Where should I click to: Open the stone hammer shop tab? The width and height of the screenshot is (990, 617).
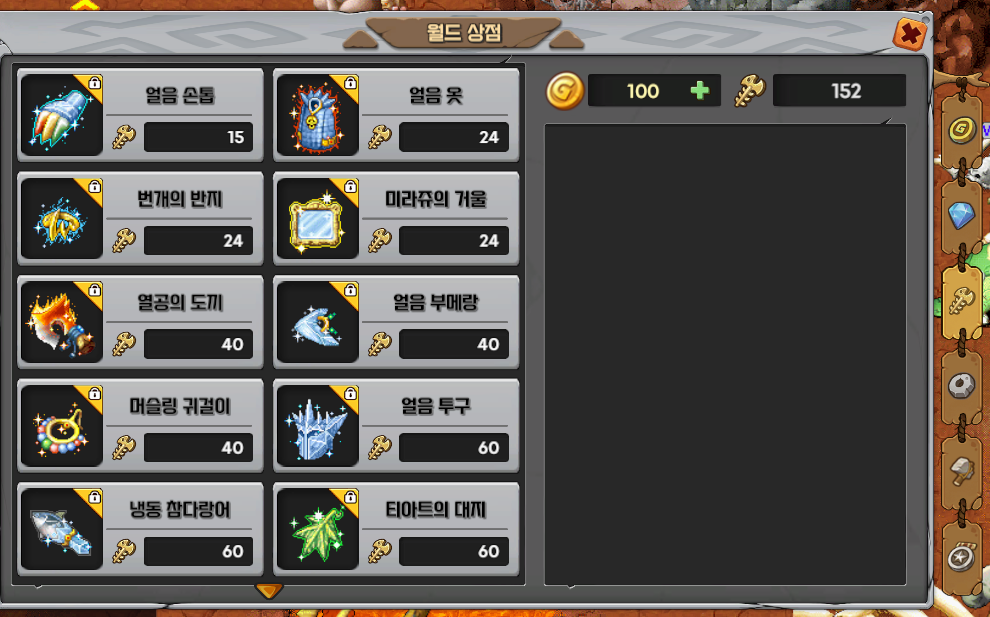click(962, 470)
